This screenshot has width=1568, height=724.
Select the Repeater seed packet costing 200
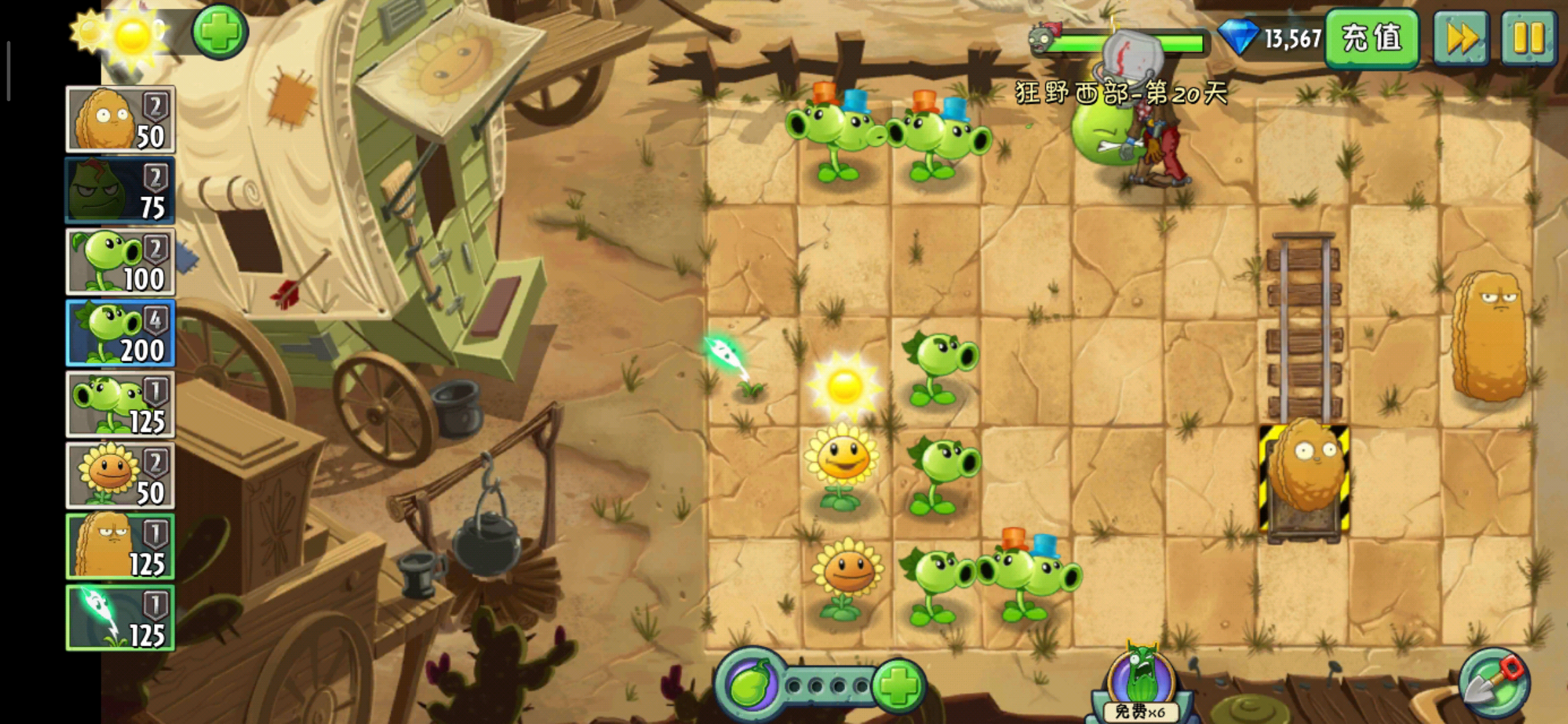(121, 333)
